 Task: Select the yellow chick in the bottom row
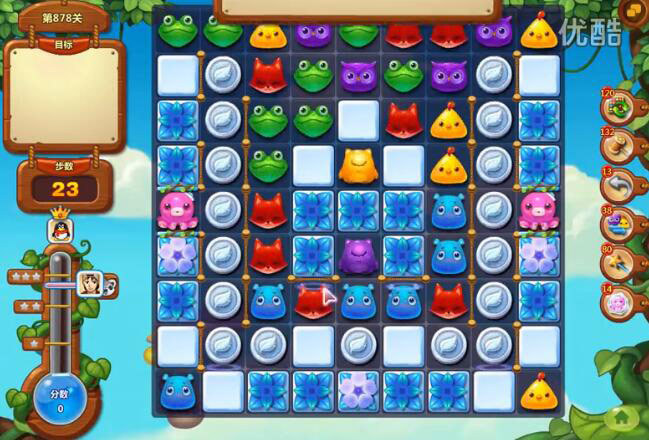(x=538, y=390)
